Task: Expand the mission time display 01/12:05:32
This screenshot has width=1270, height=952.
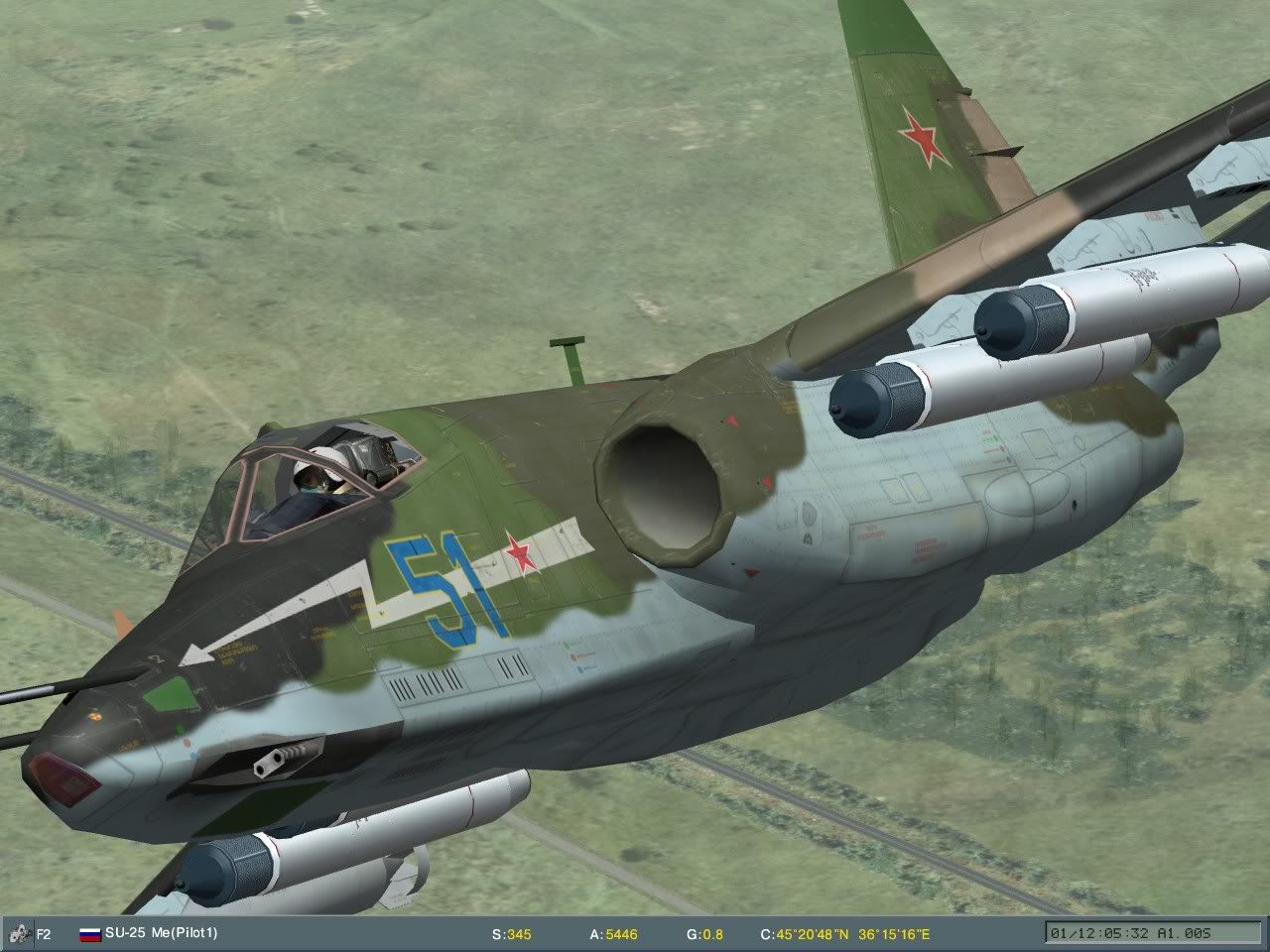Action: [x=1100, y=933]
